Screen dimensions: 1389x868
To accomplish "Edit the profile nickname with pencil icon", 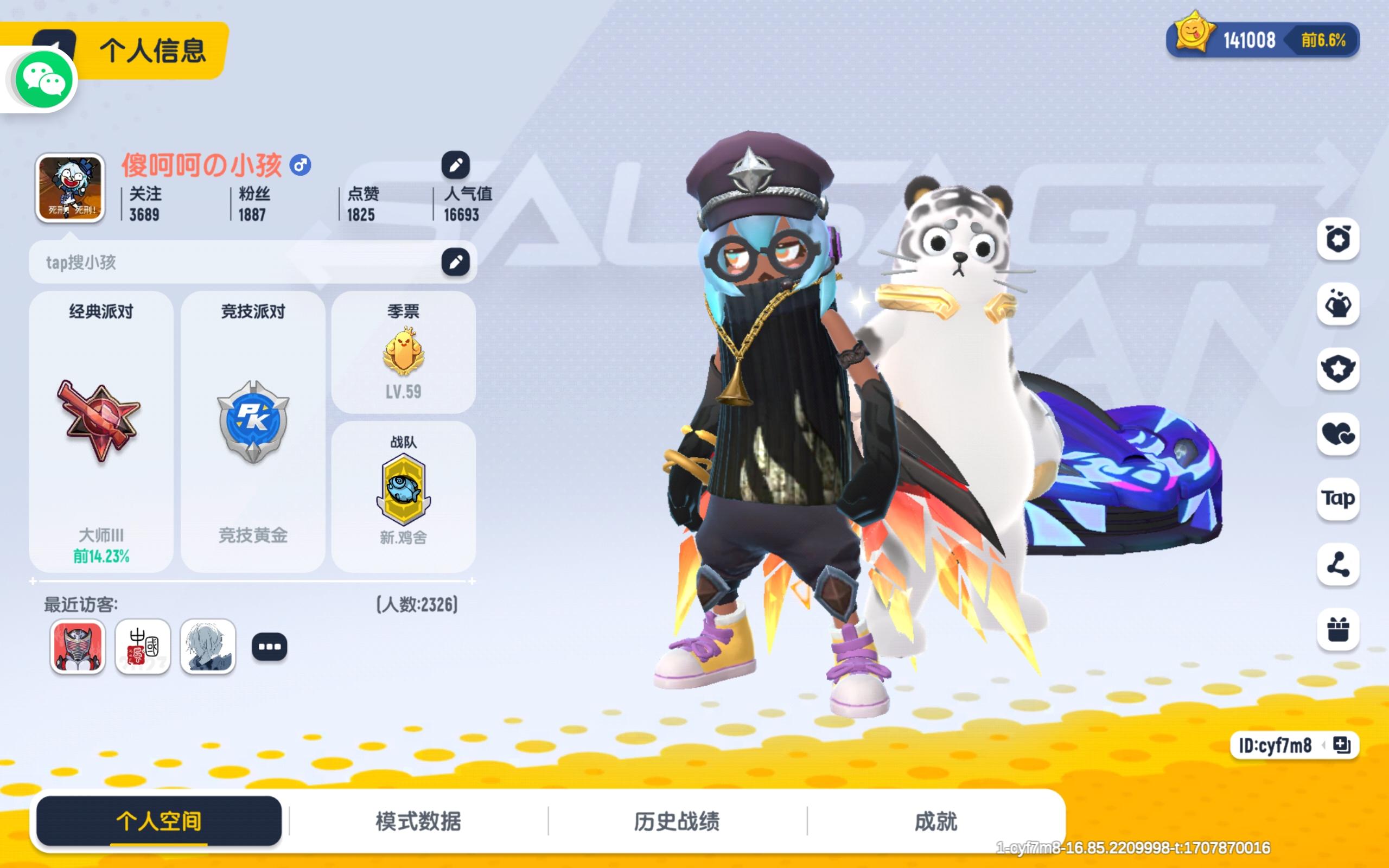I will [456, 164].
